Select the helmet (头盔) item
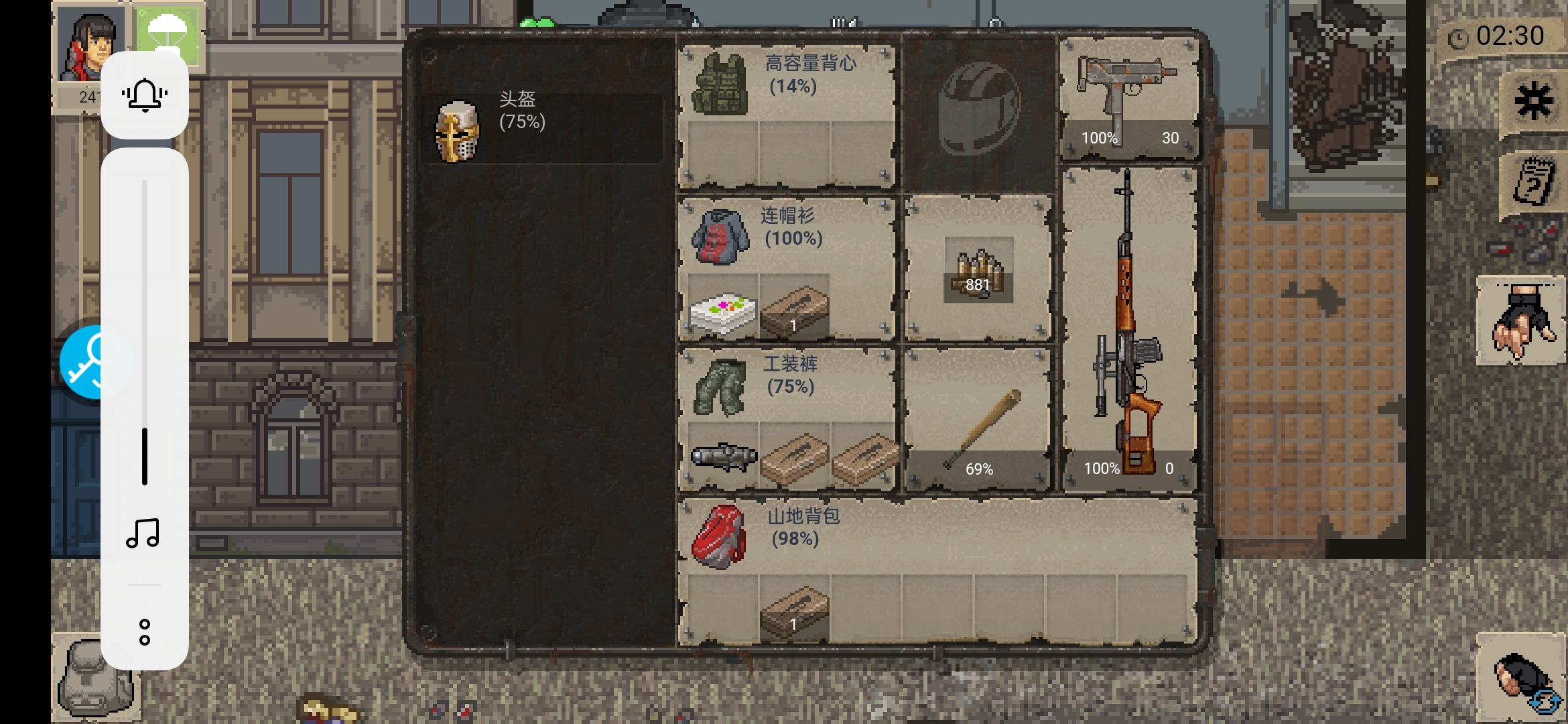 click(458, 132)
